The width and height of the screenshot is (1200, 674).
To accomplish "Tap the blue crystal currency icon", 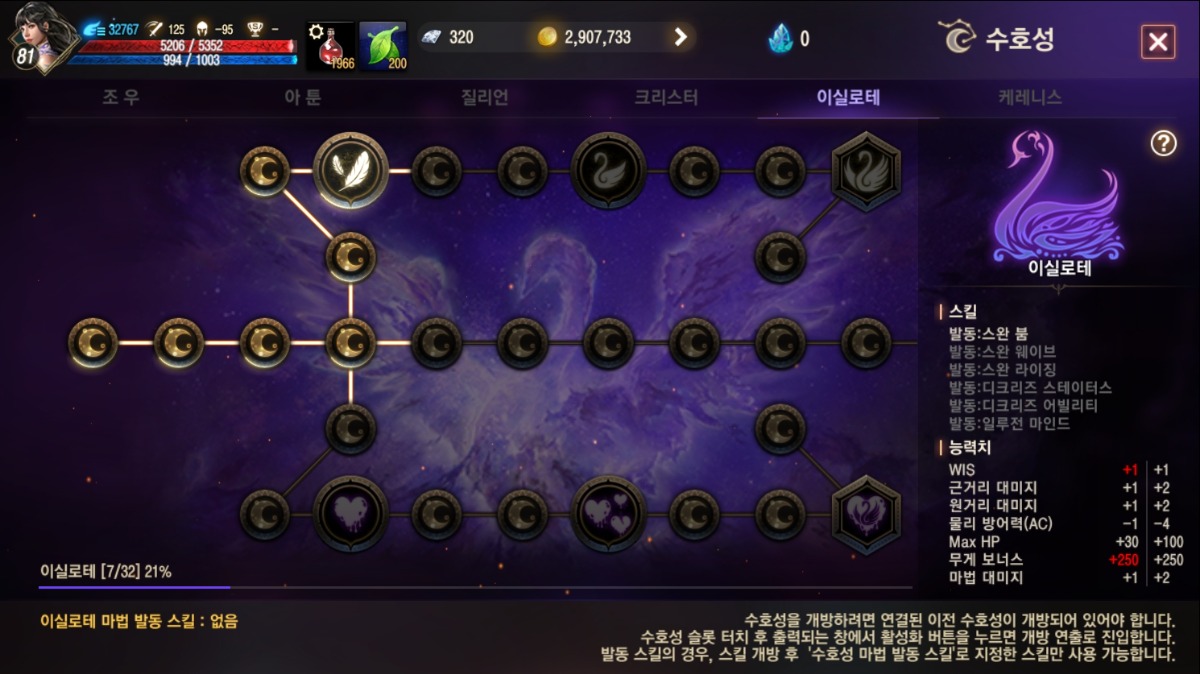I will tap(780, 39).
